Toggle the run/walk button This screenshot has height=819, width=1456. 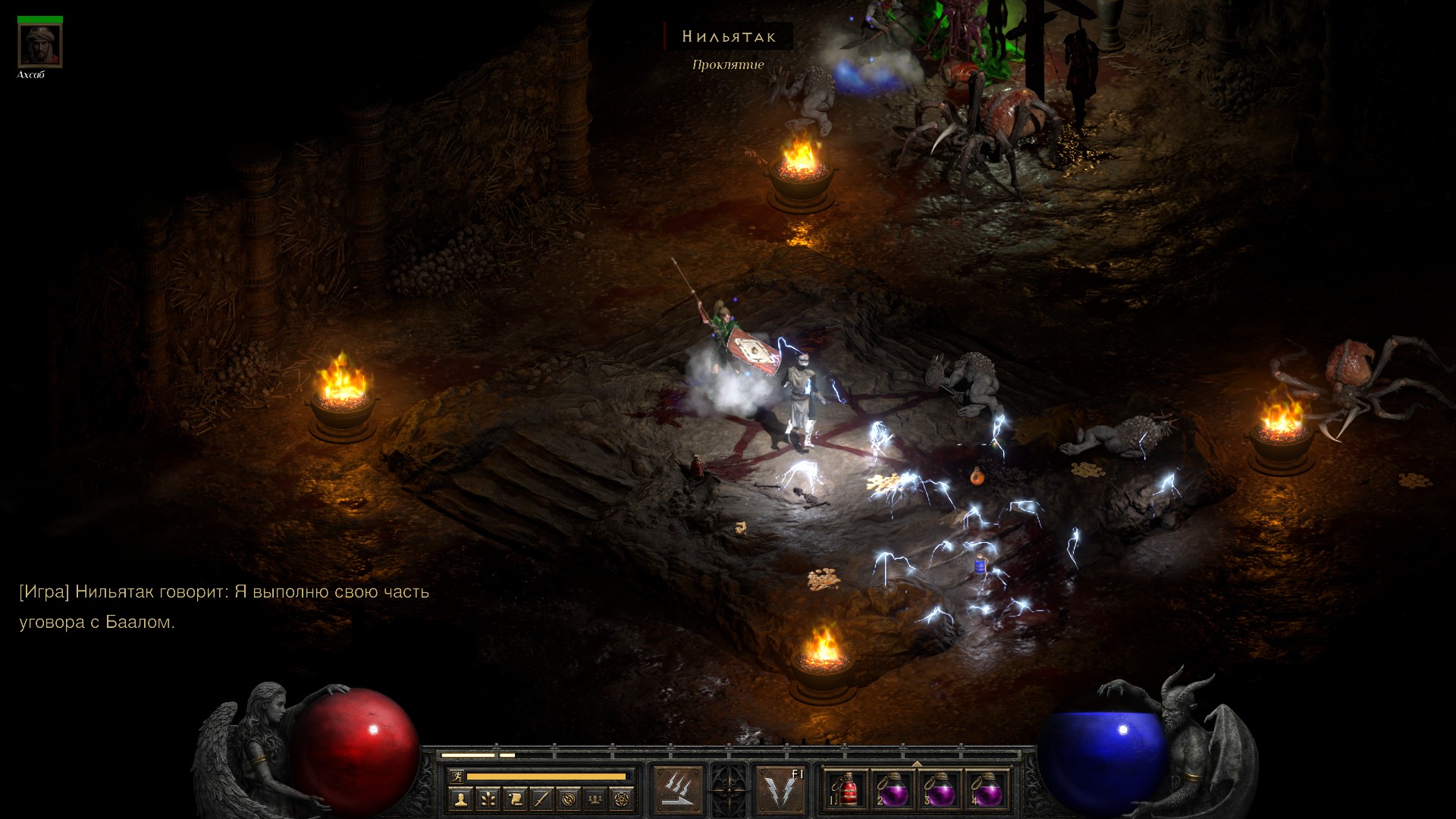456,776
